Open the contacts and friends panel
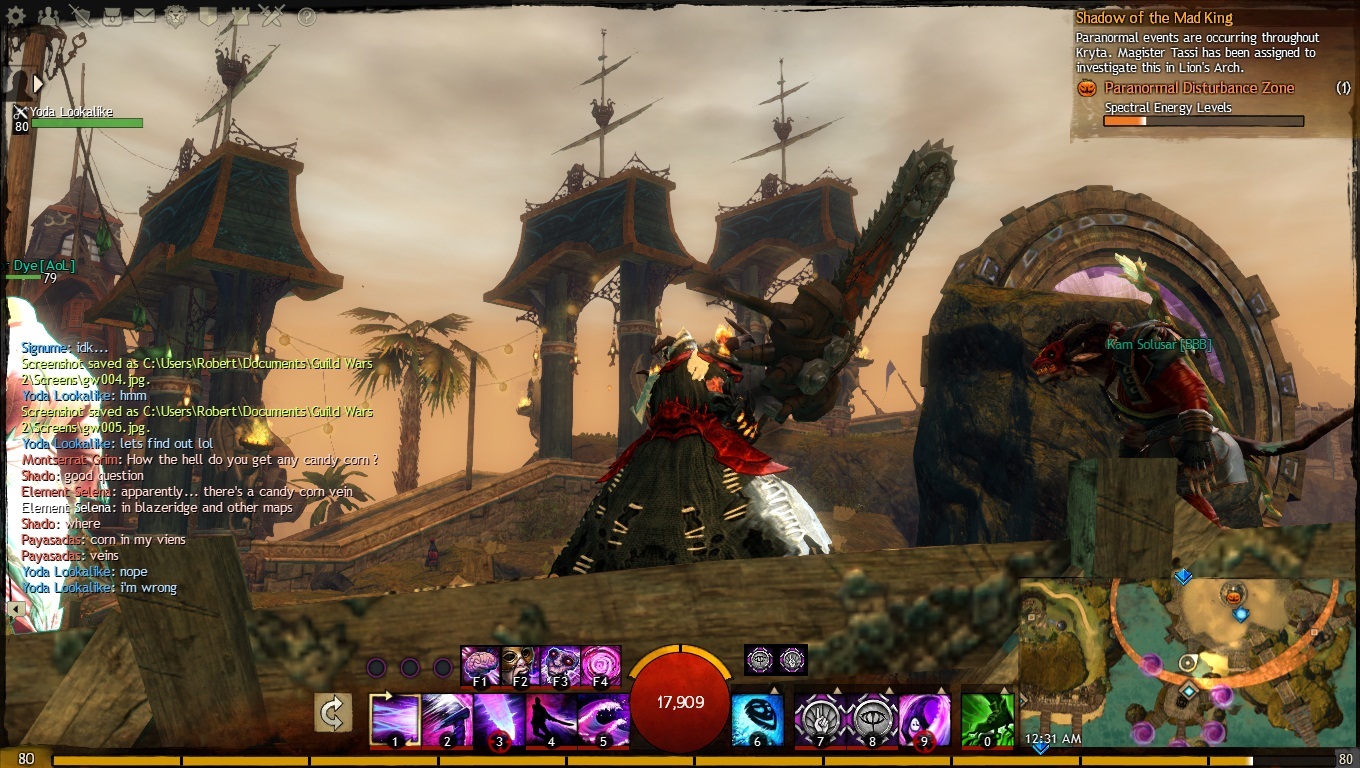 pyautogui.click(x=49, y=16)
